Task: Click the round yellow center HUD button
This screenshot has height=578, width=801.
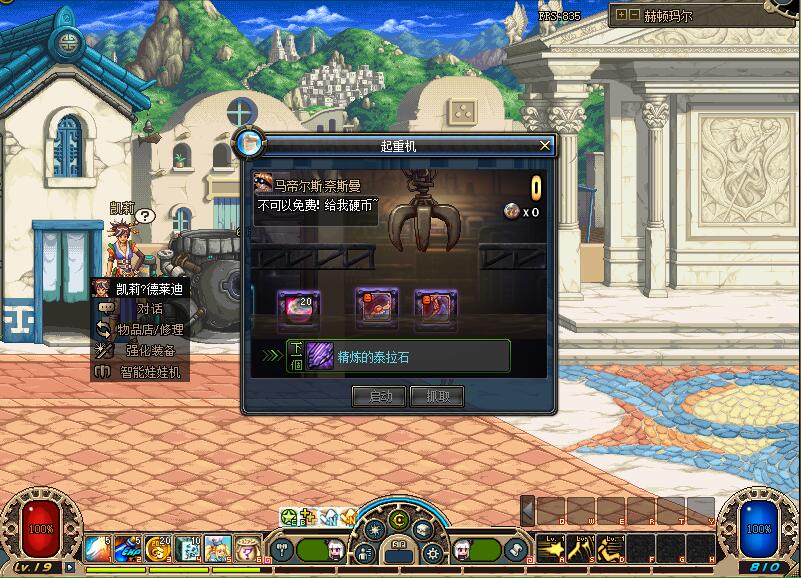Action: [x=399, y=520]
